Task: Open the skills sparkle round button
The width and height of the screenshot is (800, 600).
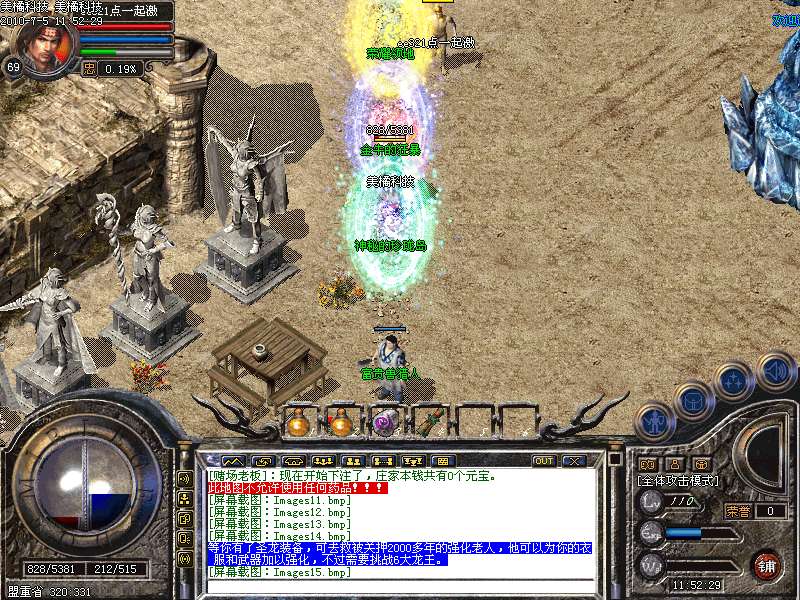Action: [736, 382]
